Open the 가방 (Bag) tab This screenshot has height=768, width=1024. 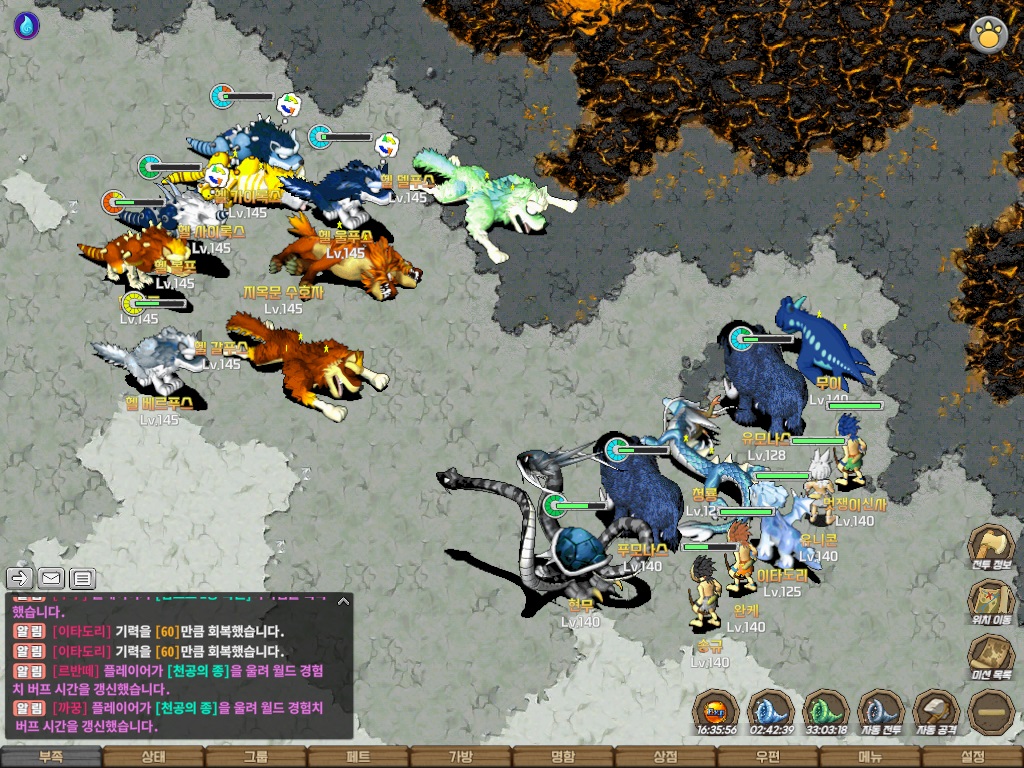tap(460, 757)
